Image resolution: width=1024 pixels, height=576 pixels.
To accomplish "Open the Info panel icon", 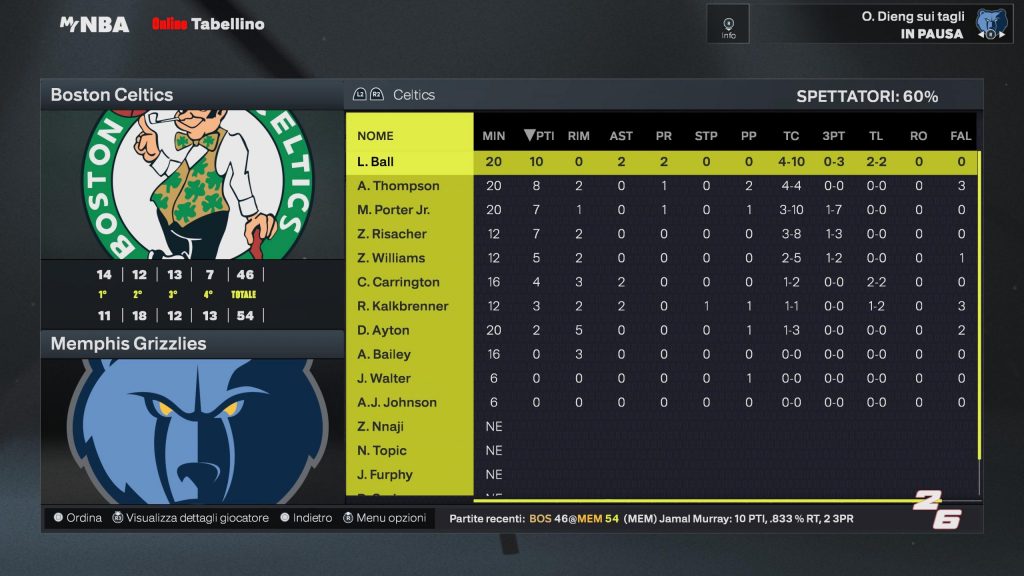I will 728,24.
